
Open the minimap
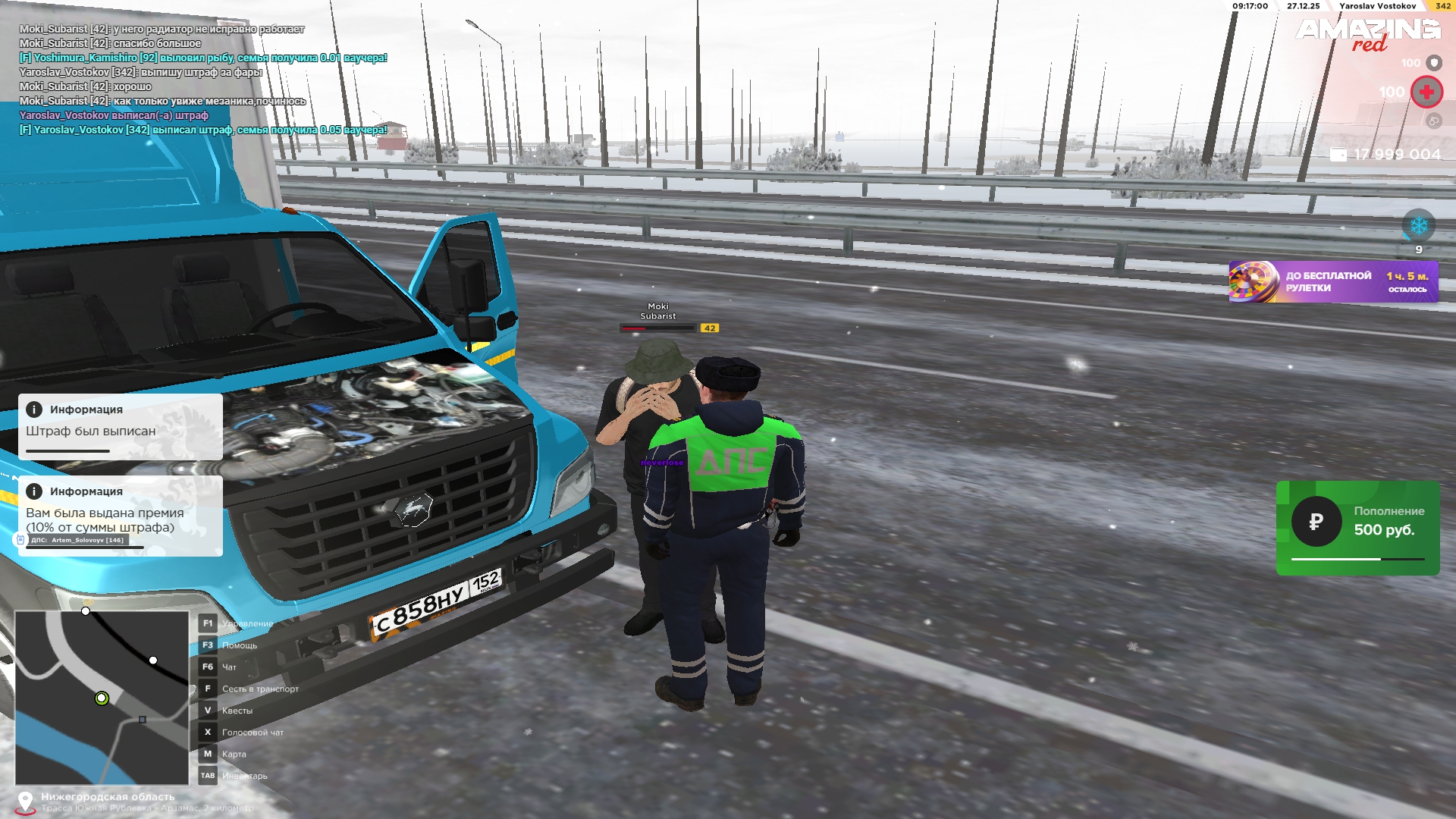point(102,698)
